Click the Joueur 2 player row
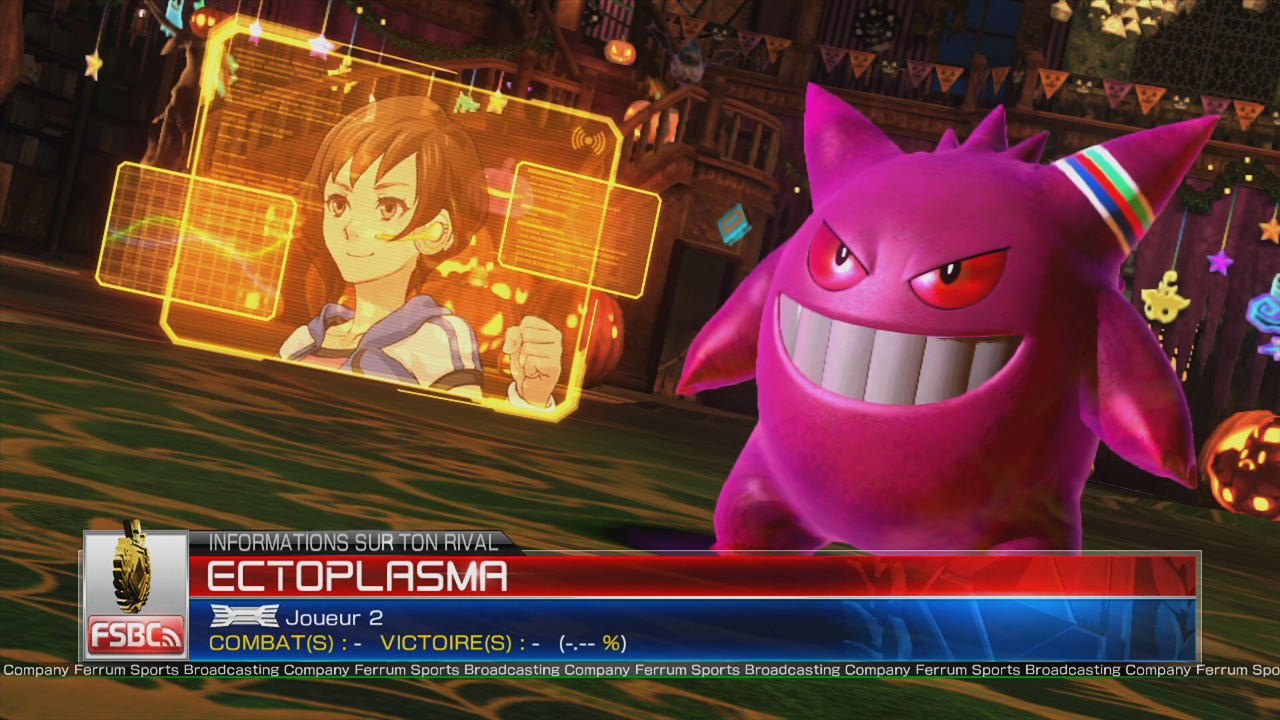 coord(332,618)
